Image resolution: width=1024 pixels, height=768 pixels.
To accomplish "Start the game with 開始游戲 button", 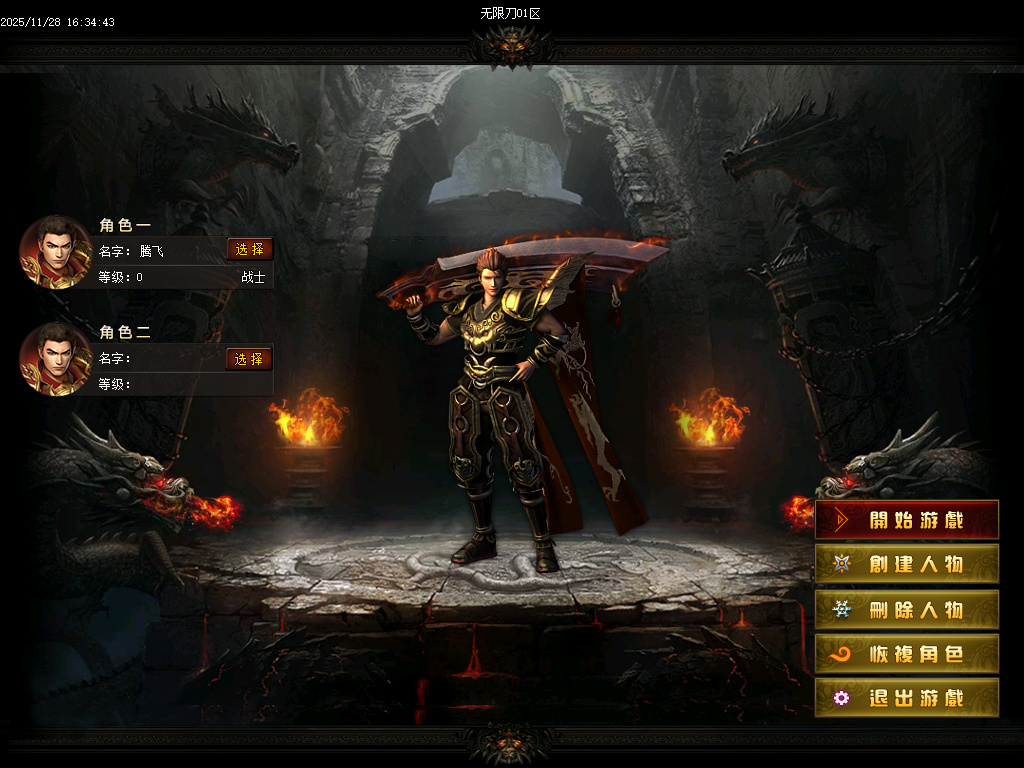I will click(x=906, y=520).
